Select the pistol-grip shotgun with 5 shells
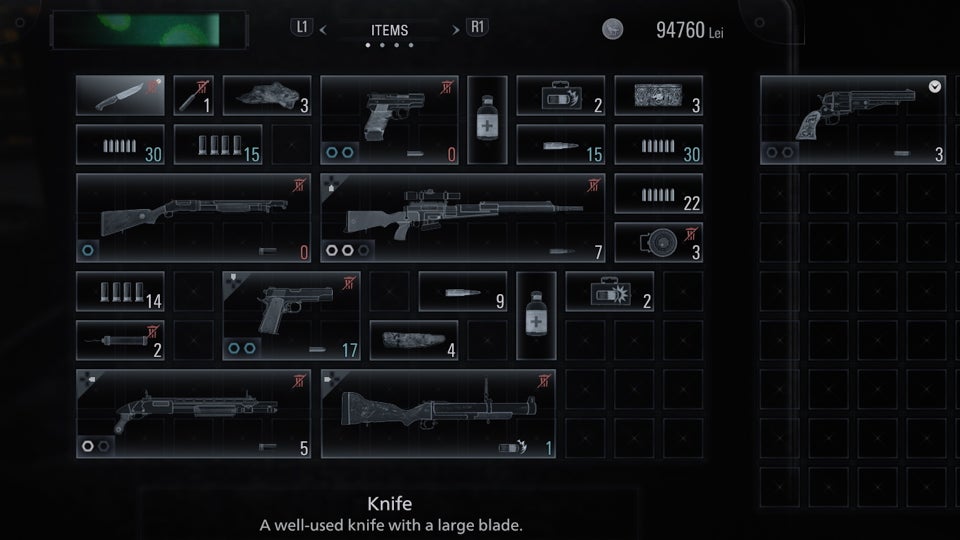This screenshot has width=960, height=540. click(193, 414)
